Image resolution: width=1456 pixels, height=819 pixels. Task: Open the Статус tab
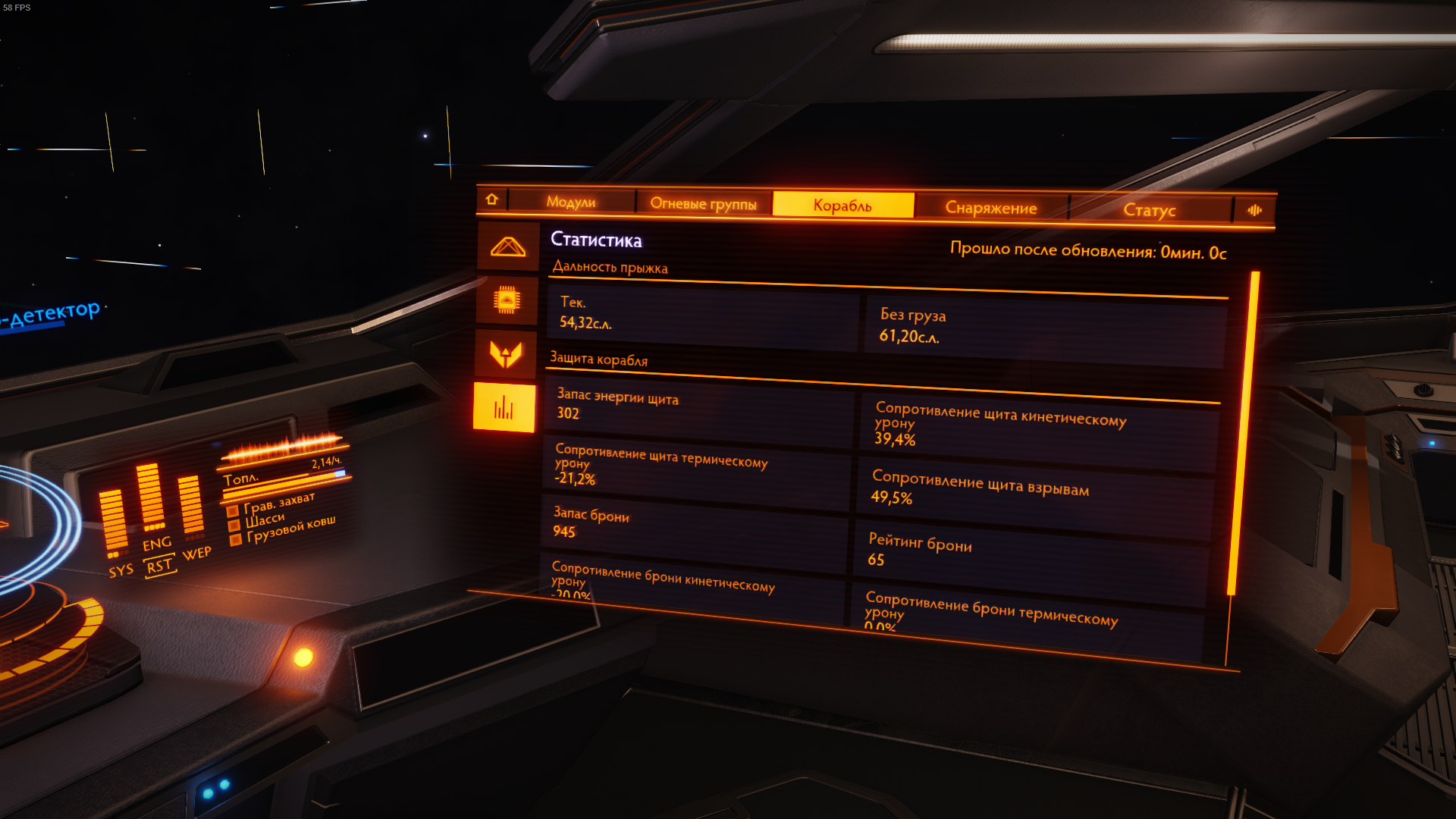[1149, 210]
